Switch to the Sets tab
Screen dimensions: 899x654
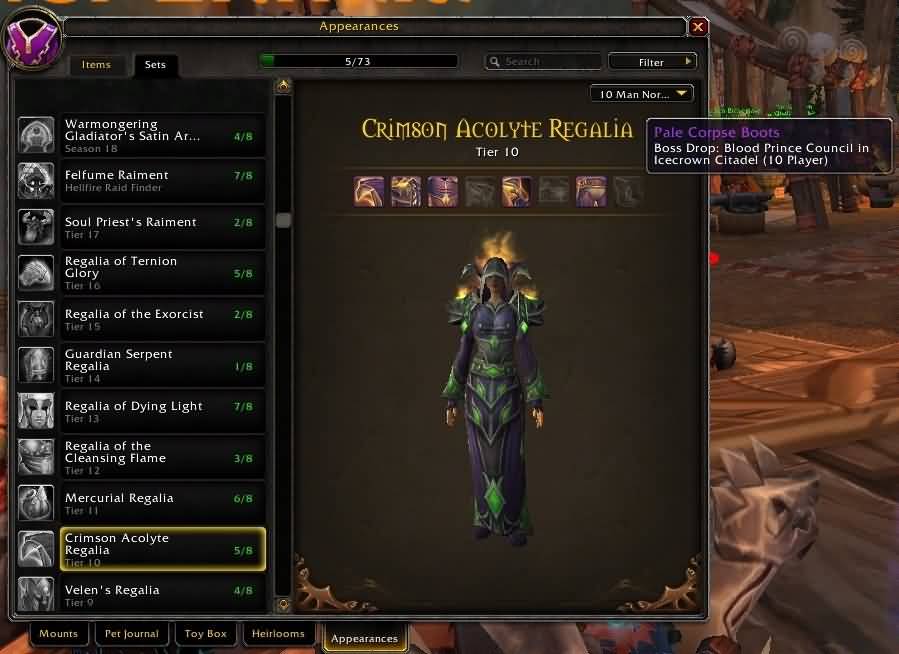[x=155, y=65]
